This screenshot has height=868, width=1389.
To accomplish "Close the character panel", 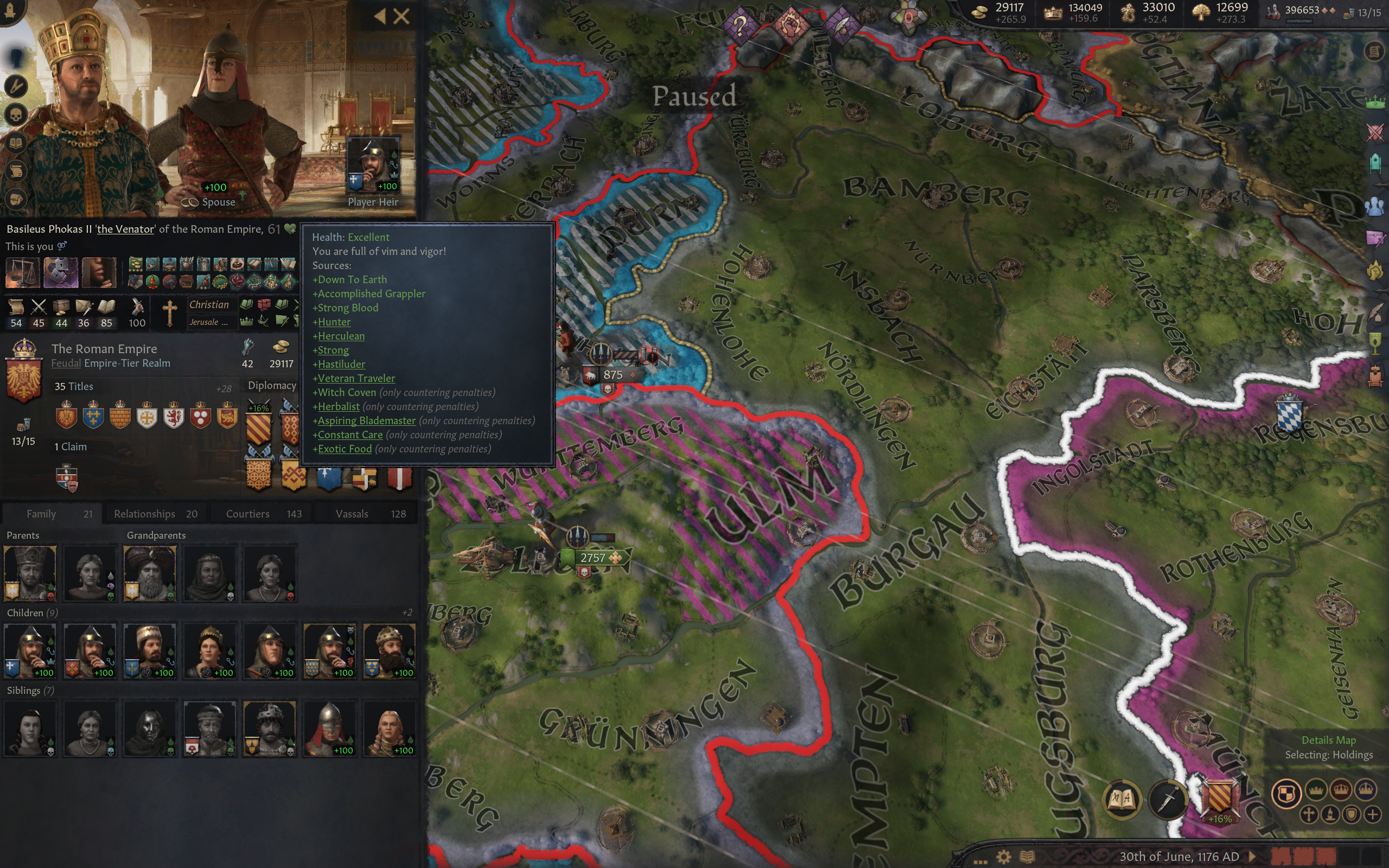I will pos(402,17).
